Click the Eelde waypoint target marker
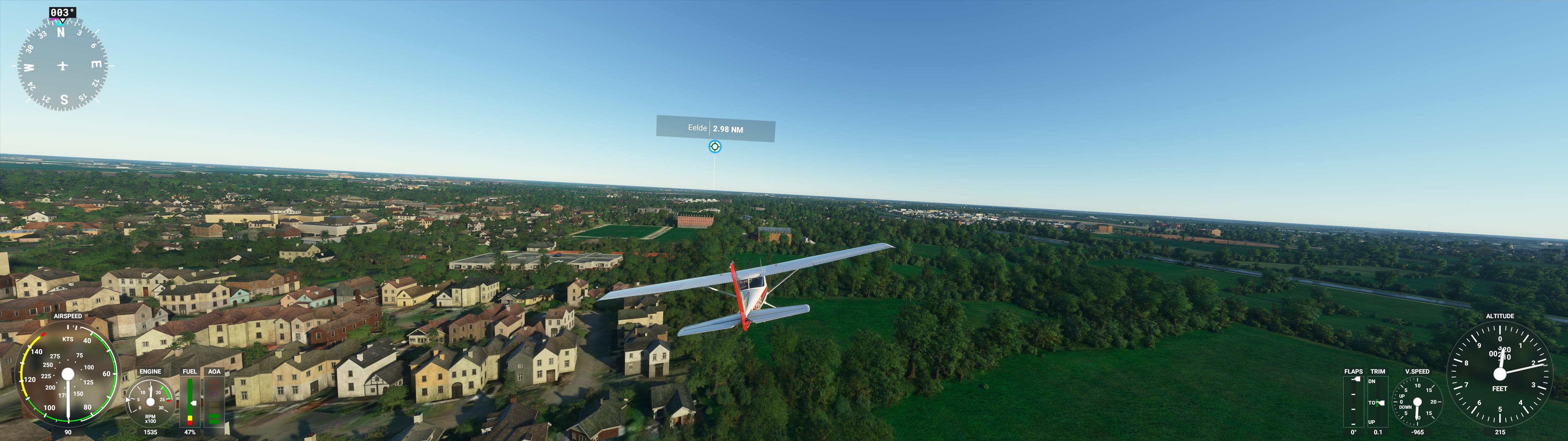Screen dimensions: 1568x441 coord(714,147)
